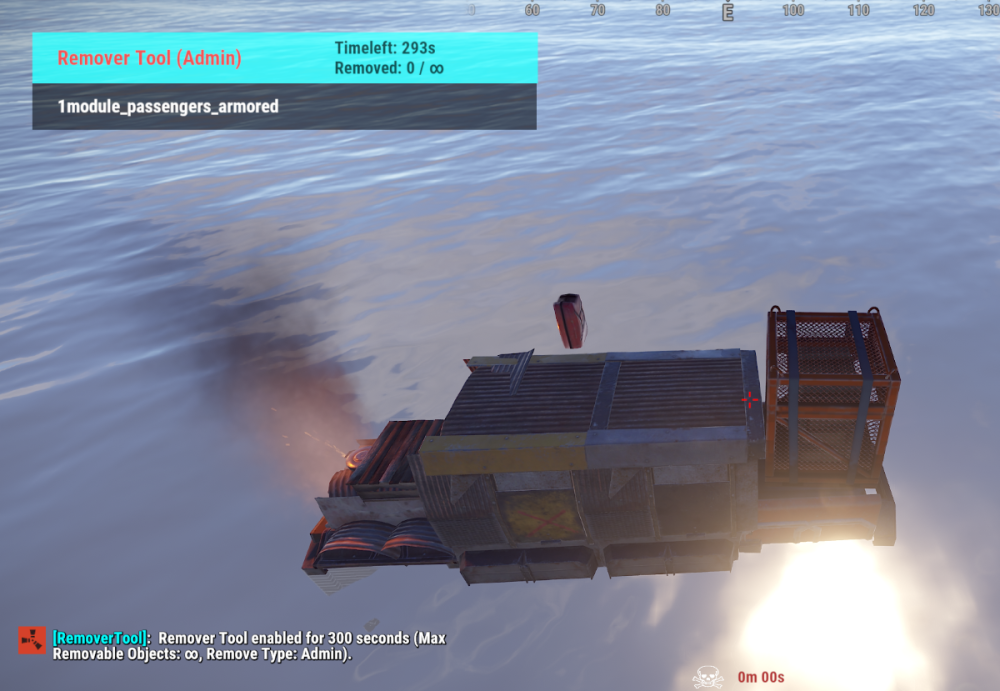The height and width of the screenshot is (691, 1000).
Task: Click the compass E heading marker
Action: click(x=728, y=11)
